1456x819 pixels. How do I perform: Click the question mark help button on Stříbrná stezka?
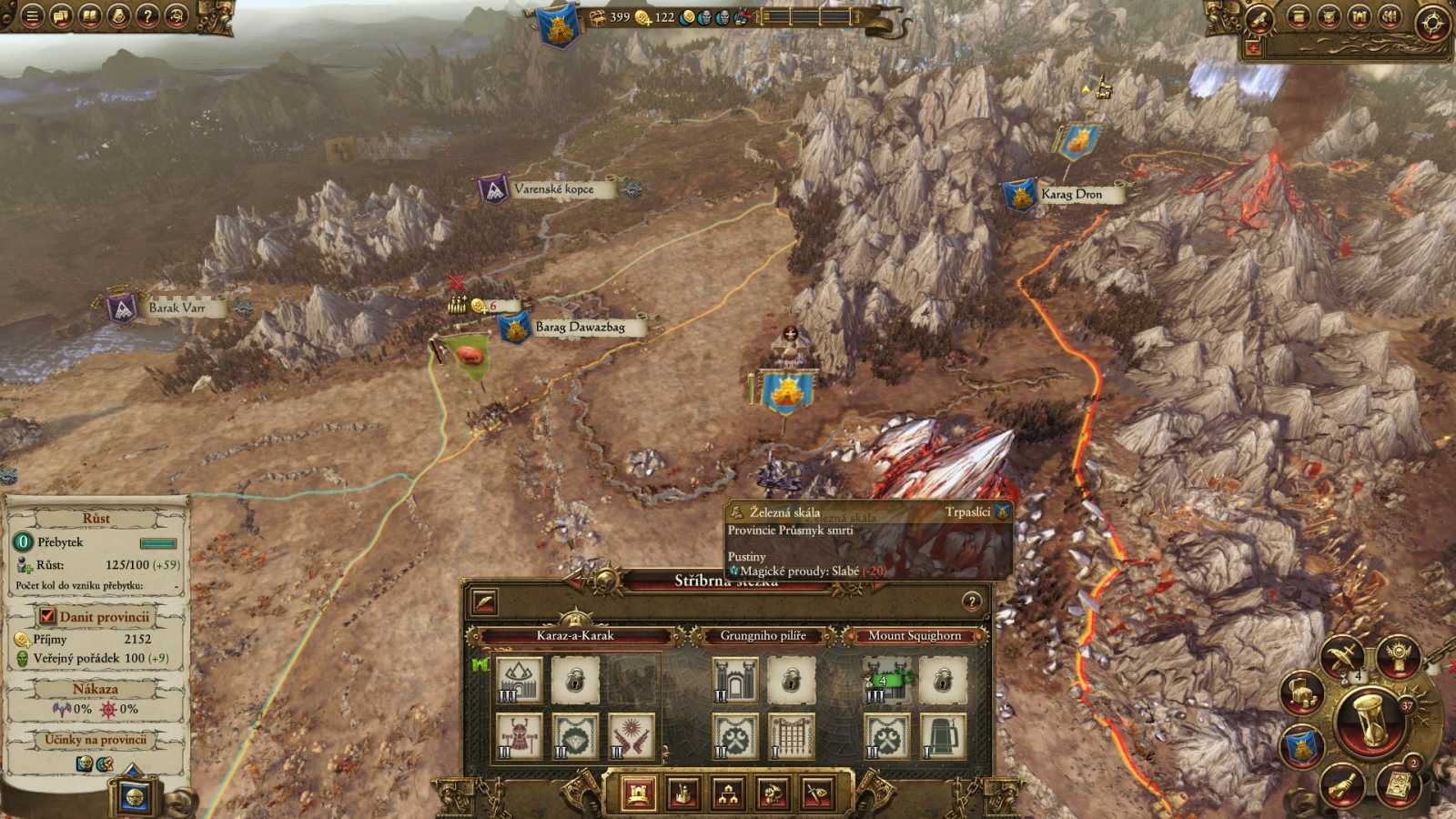971,600
